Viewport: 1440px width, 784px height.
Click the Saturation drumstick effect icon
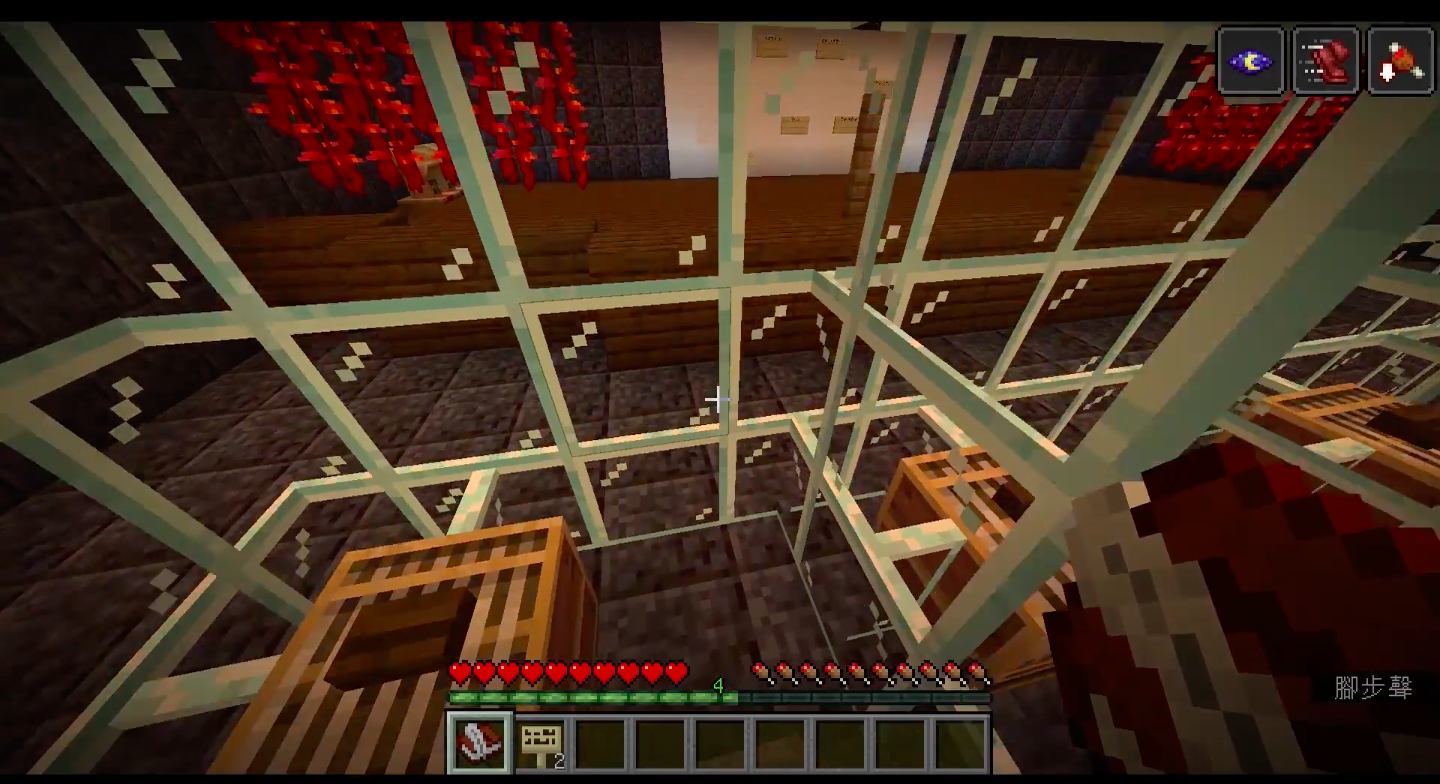(x=1400, y=62)
